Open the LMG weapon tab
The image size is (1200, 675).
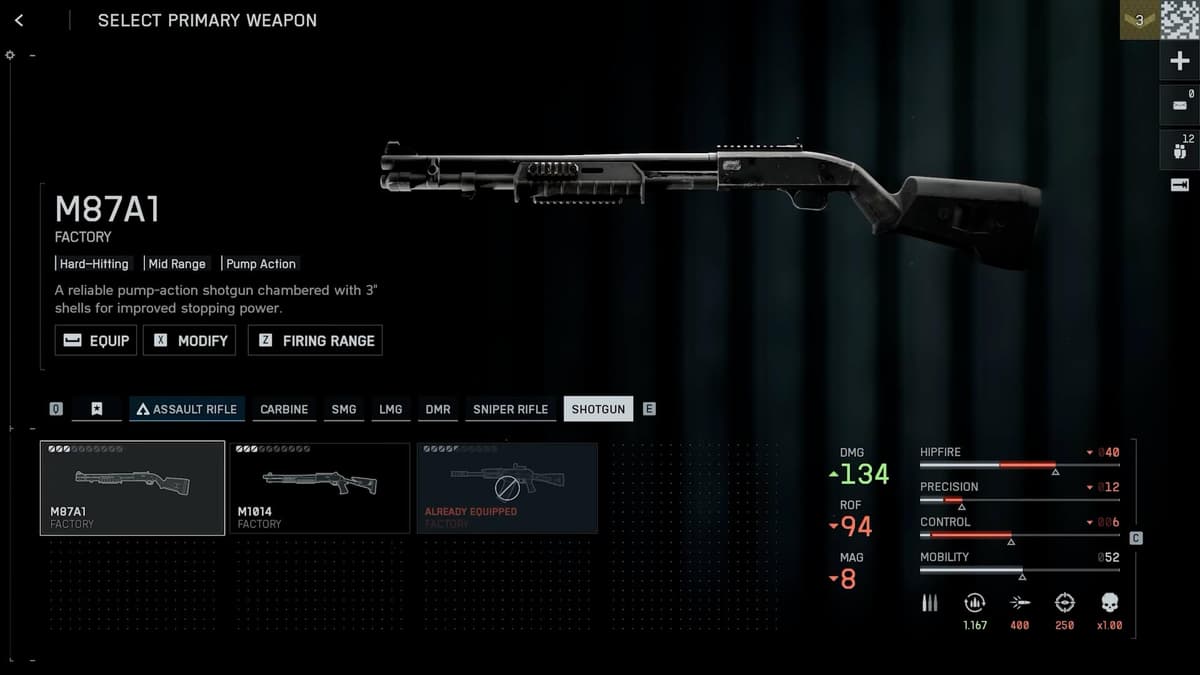point(390,409)
